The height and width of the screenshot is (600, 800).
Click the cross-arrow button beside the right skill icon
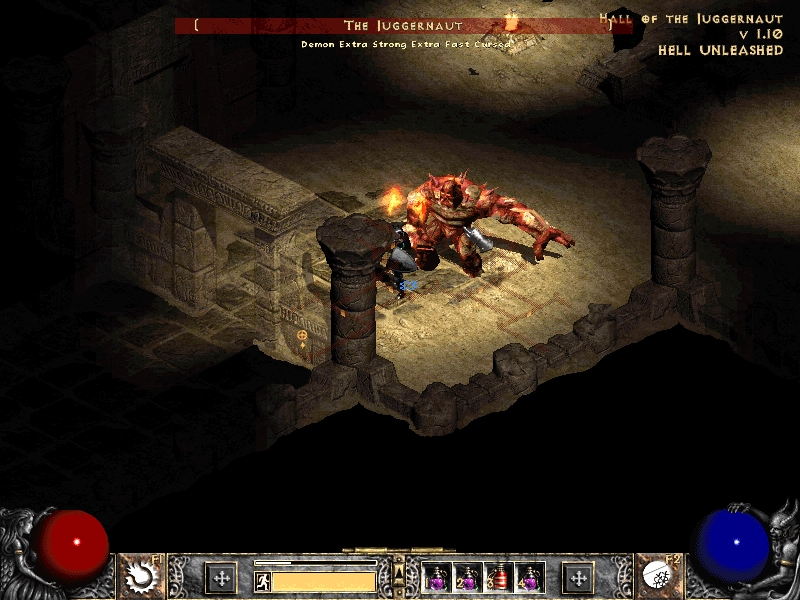point(578,577)
